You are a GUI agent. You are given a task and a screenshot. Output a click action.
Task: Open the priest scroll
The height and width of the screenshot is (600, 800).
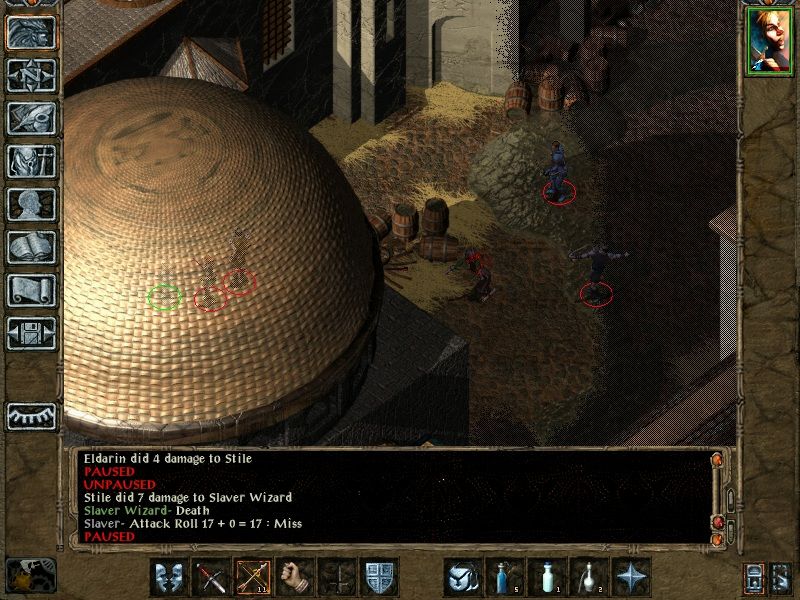(30, 290)
